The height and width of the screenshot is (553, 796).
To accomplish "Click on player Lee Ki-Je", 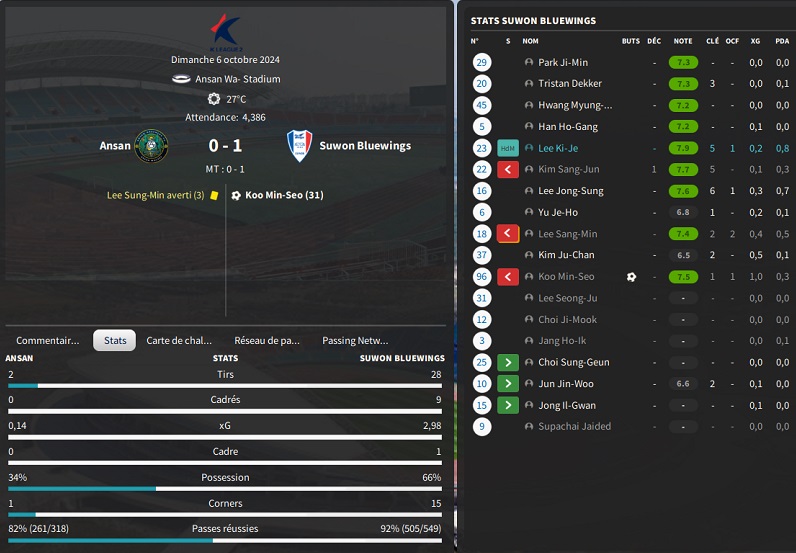I will [x=559, y=148].
